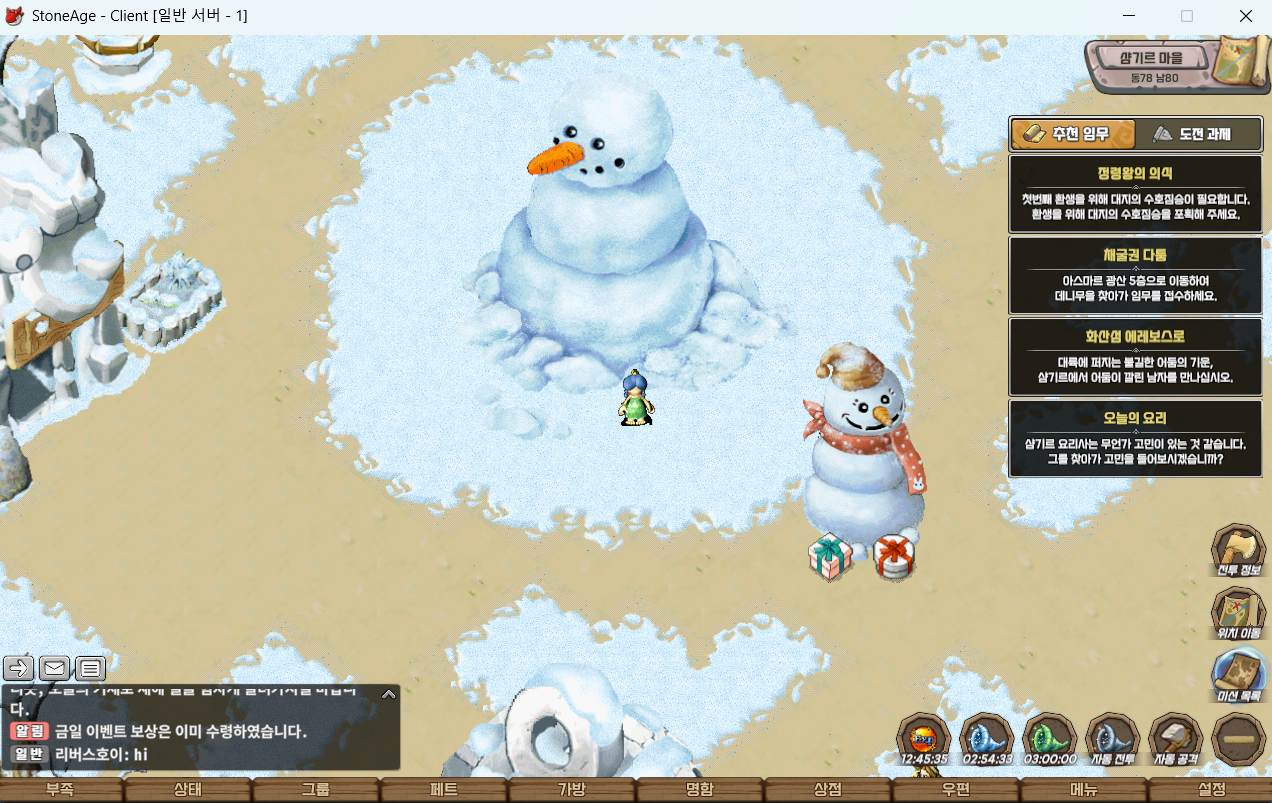Close the StoneAge client window
The image size is (1272, 803).
pos(1246,16)
